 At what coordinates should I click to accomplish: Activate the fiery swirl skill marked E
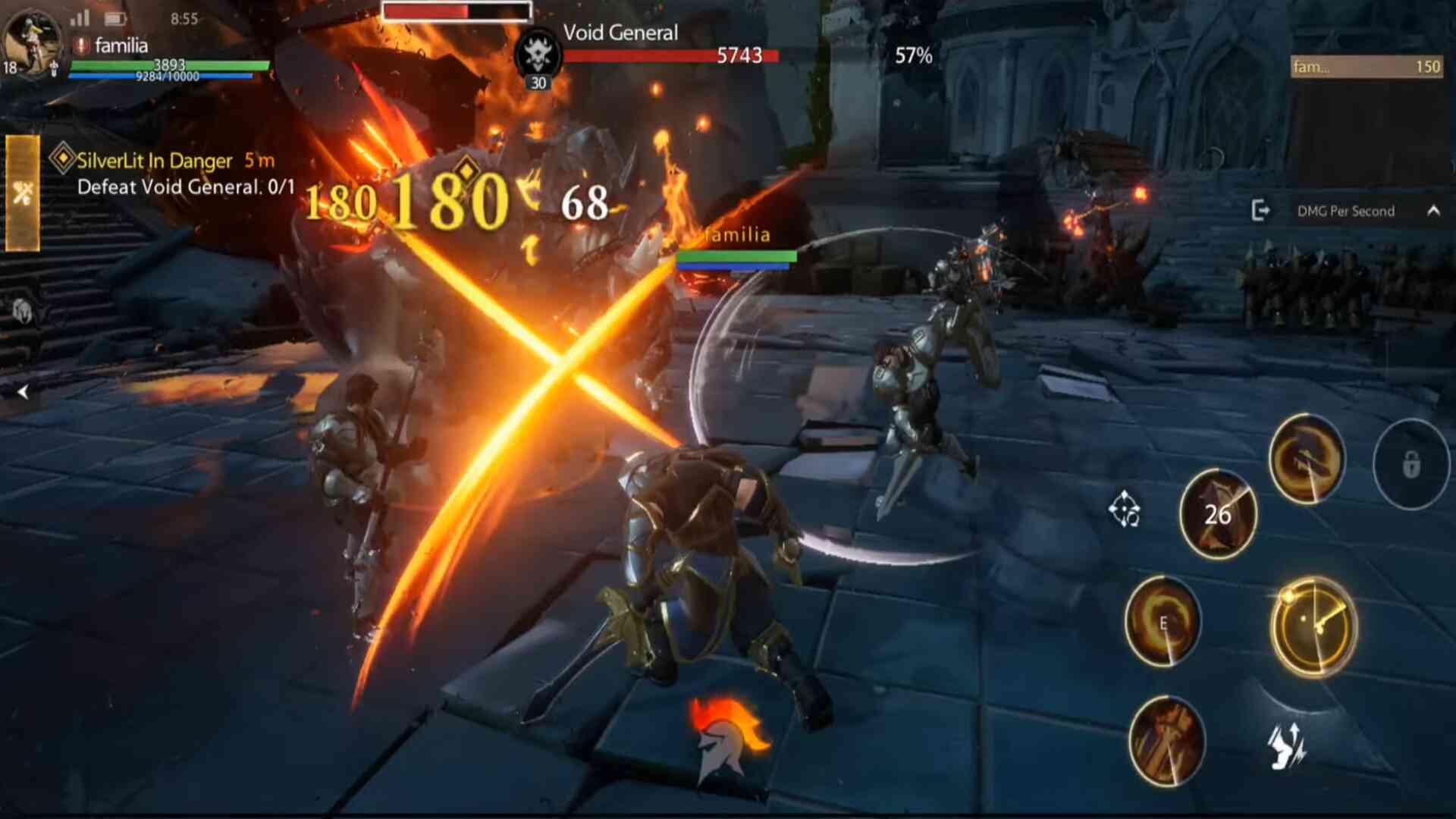tap(1163, 622)
